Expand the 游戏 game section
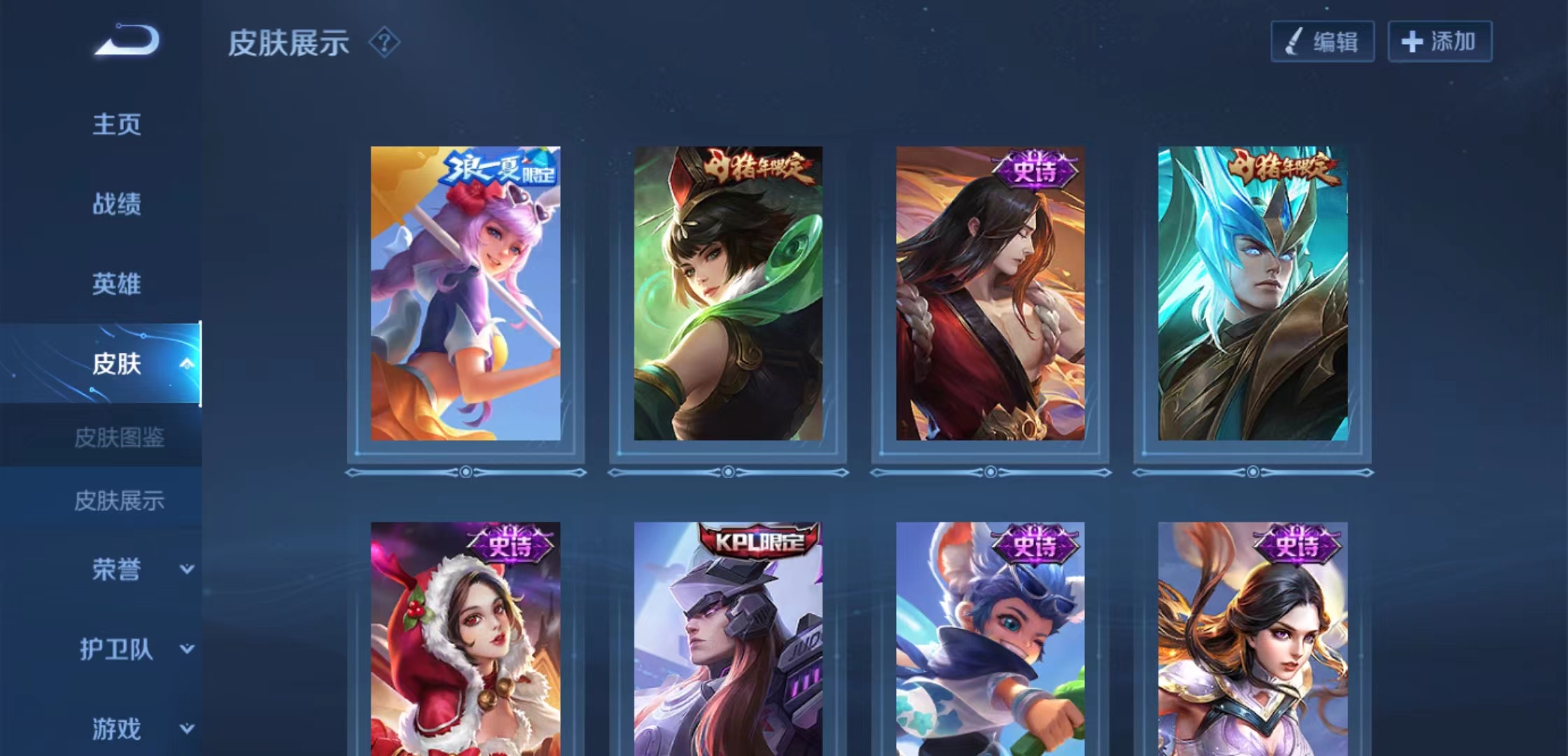This screenshot has width=1568, height=756. pyautogui.click(x=186, y=729)
